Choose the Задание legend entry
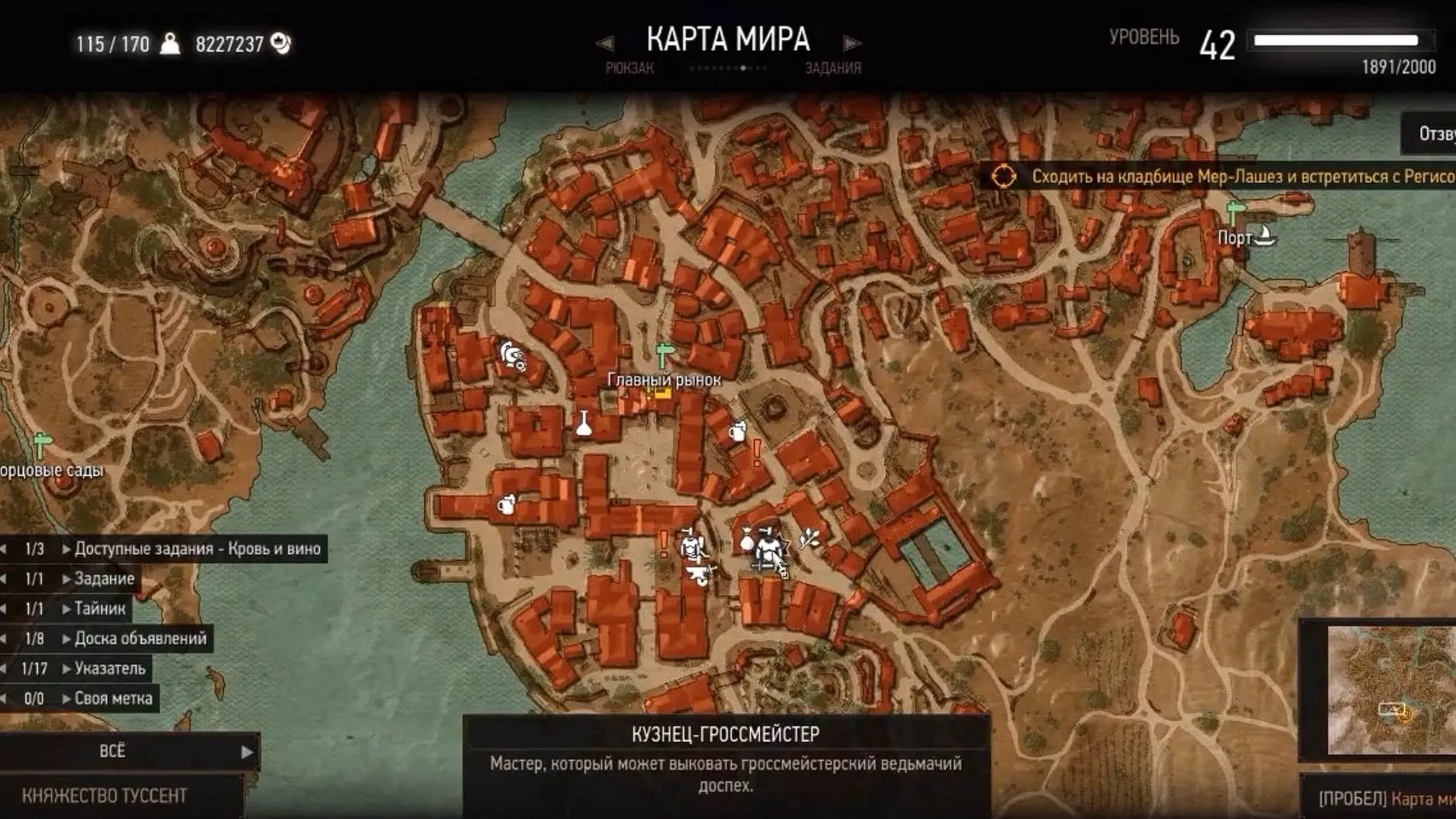The width and height of the screenshot is (1456, 819). (x=103, y=579)
